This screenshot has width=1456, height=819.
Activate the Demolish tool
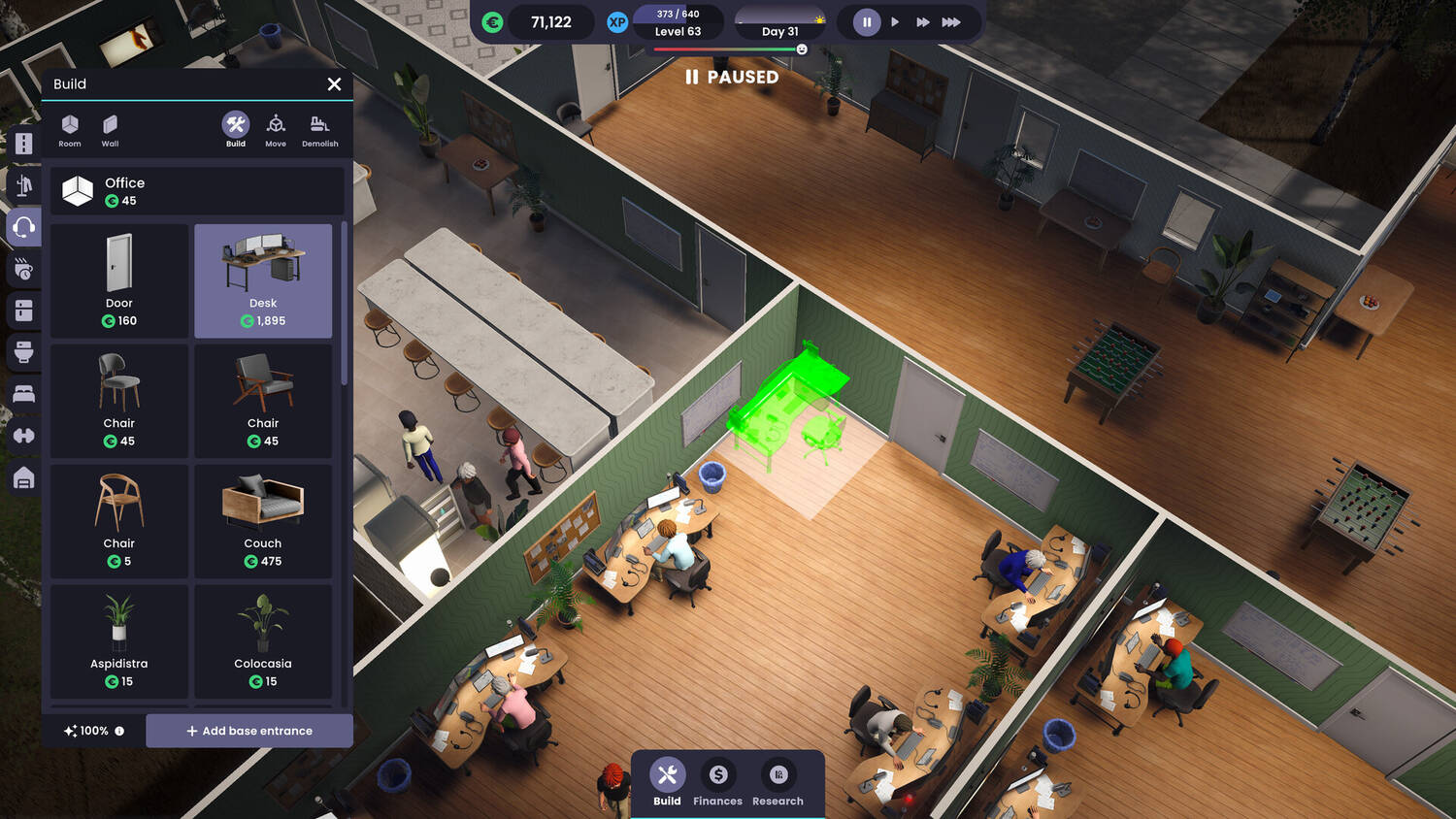click(319, 130)
